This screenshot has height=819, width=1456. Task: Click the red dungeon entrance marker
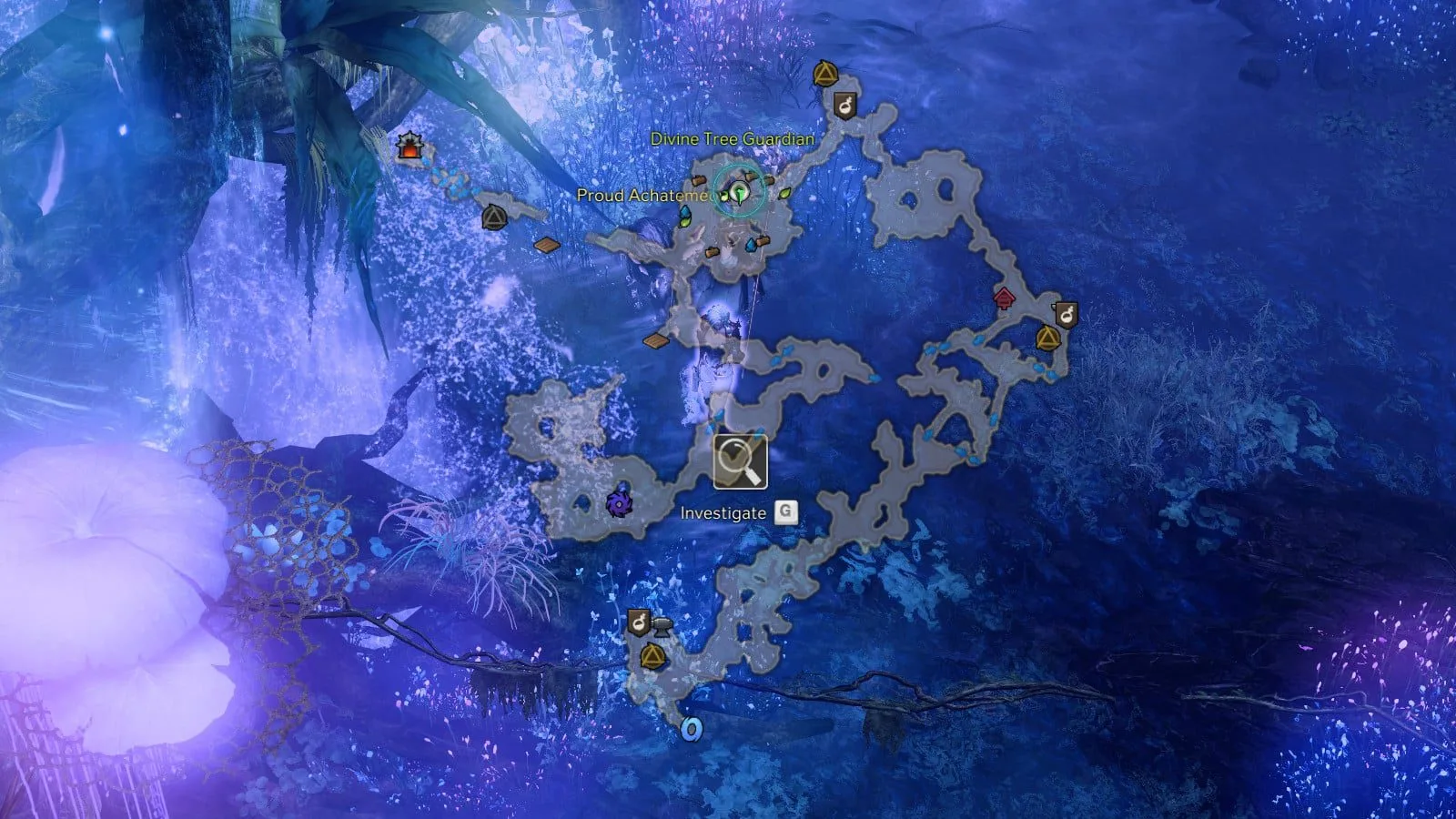(410, 146)
